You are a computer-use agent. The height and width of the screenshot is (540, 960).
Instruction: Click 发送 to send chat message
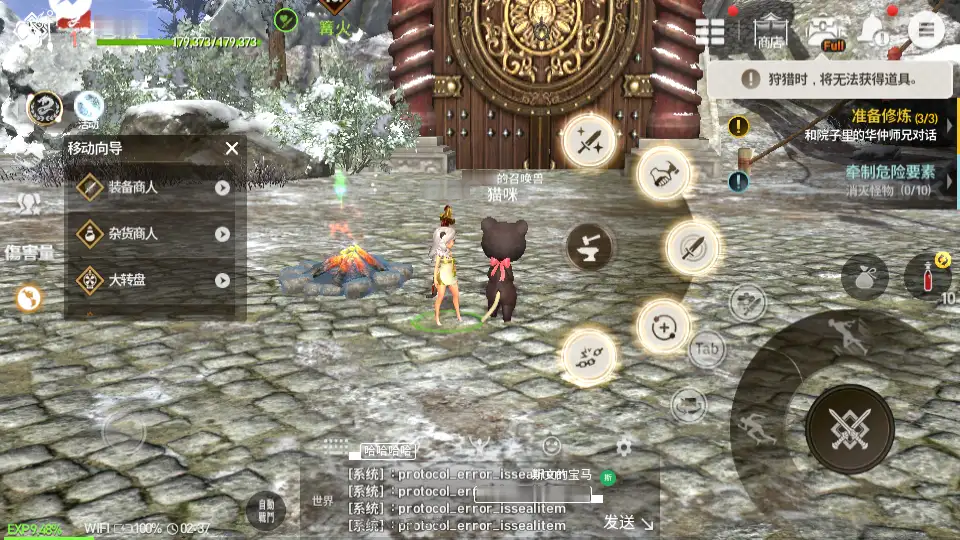(x=627, y=521)
